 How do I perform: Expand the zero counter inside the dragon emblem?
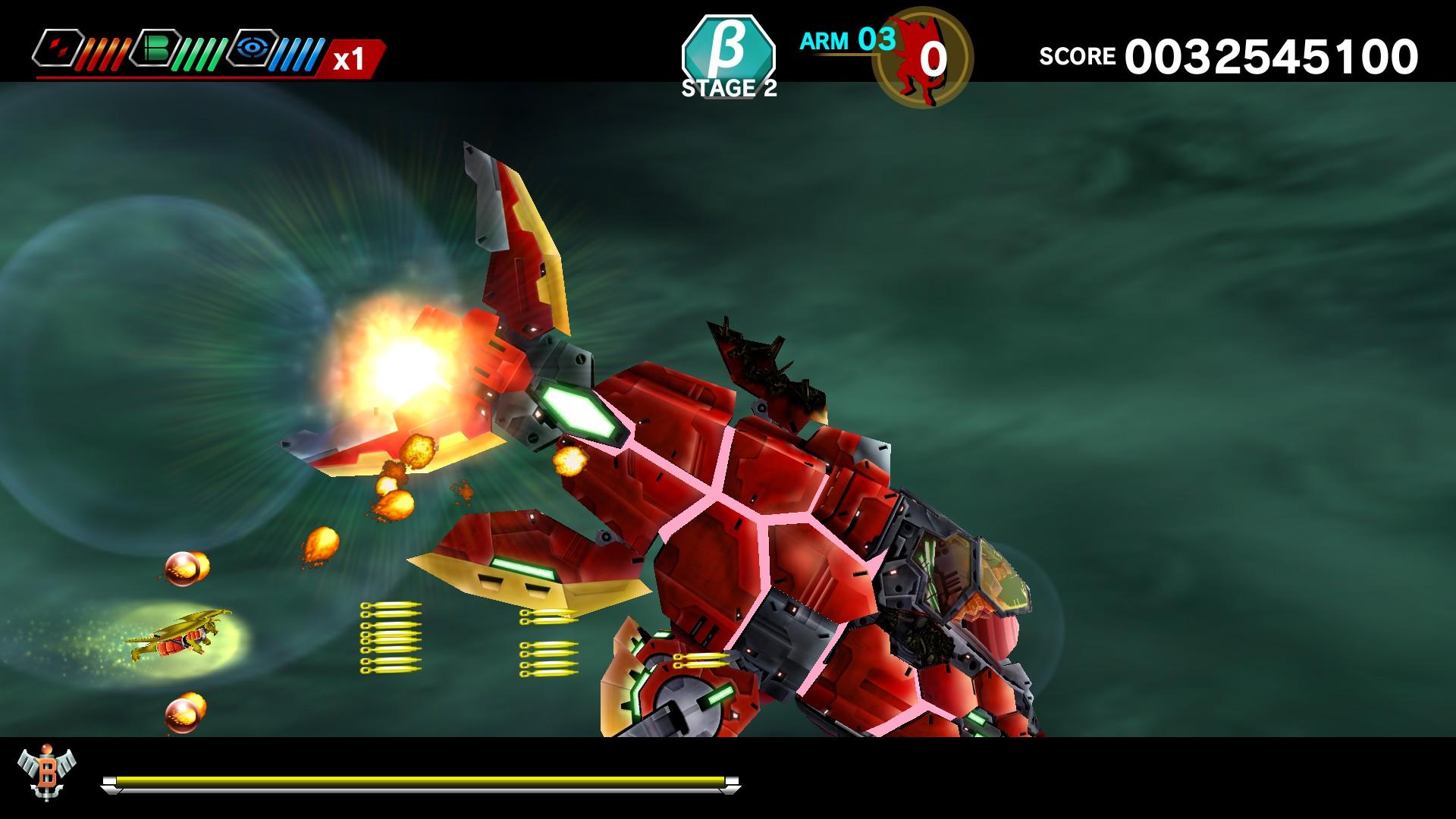tap(934, 59)
